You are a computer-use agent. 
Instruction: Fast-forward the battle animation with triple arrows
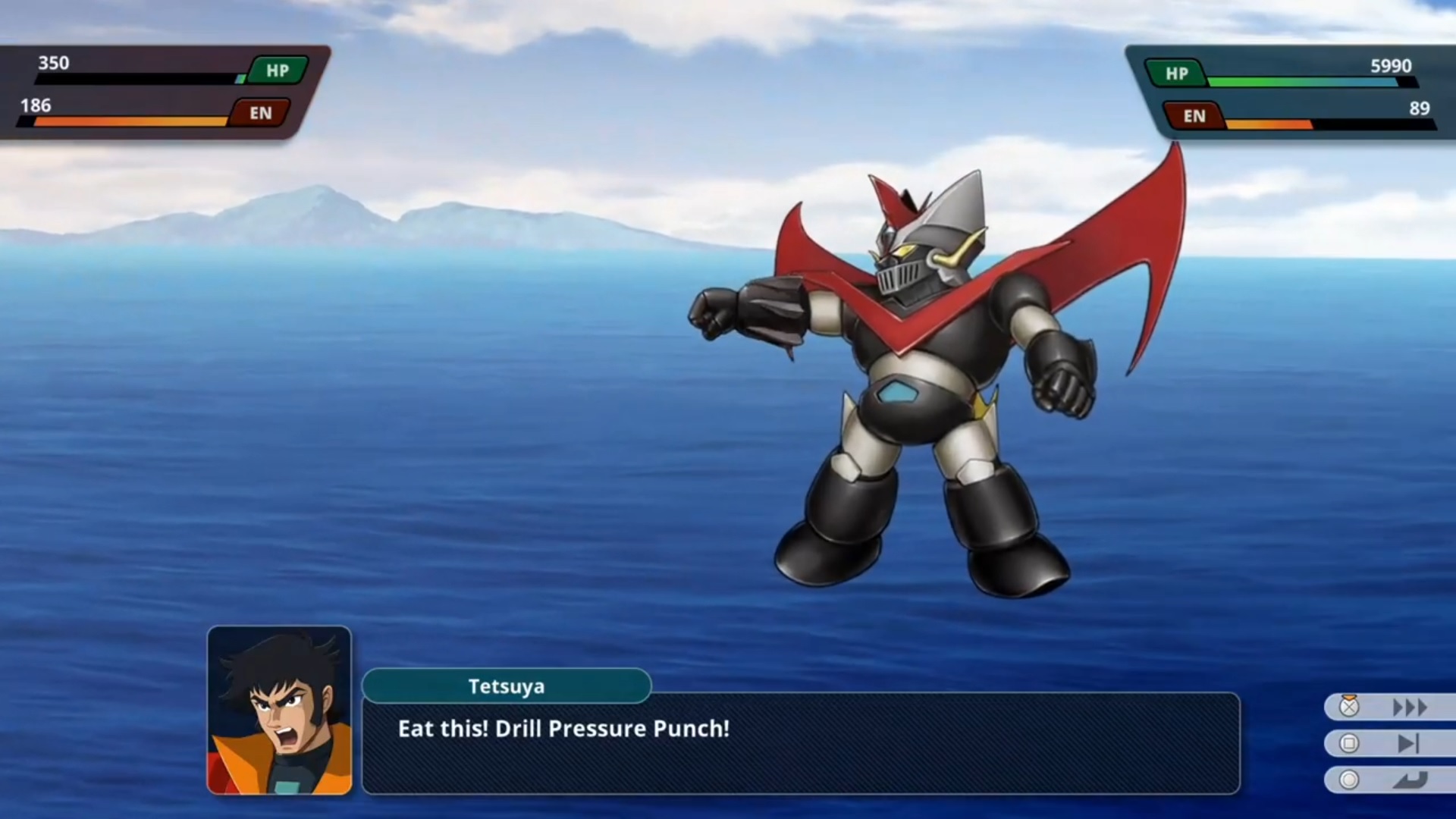[1409, 708]
